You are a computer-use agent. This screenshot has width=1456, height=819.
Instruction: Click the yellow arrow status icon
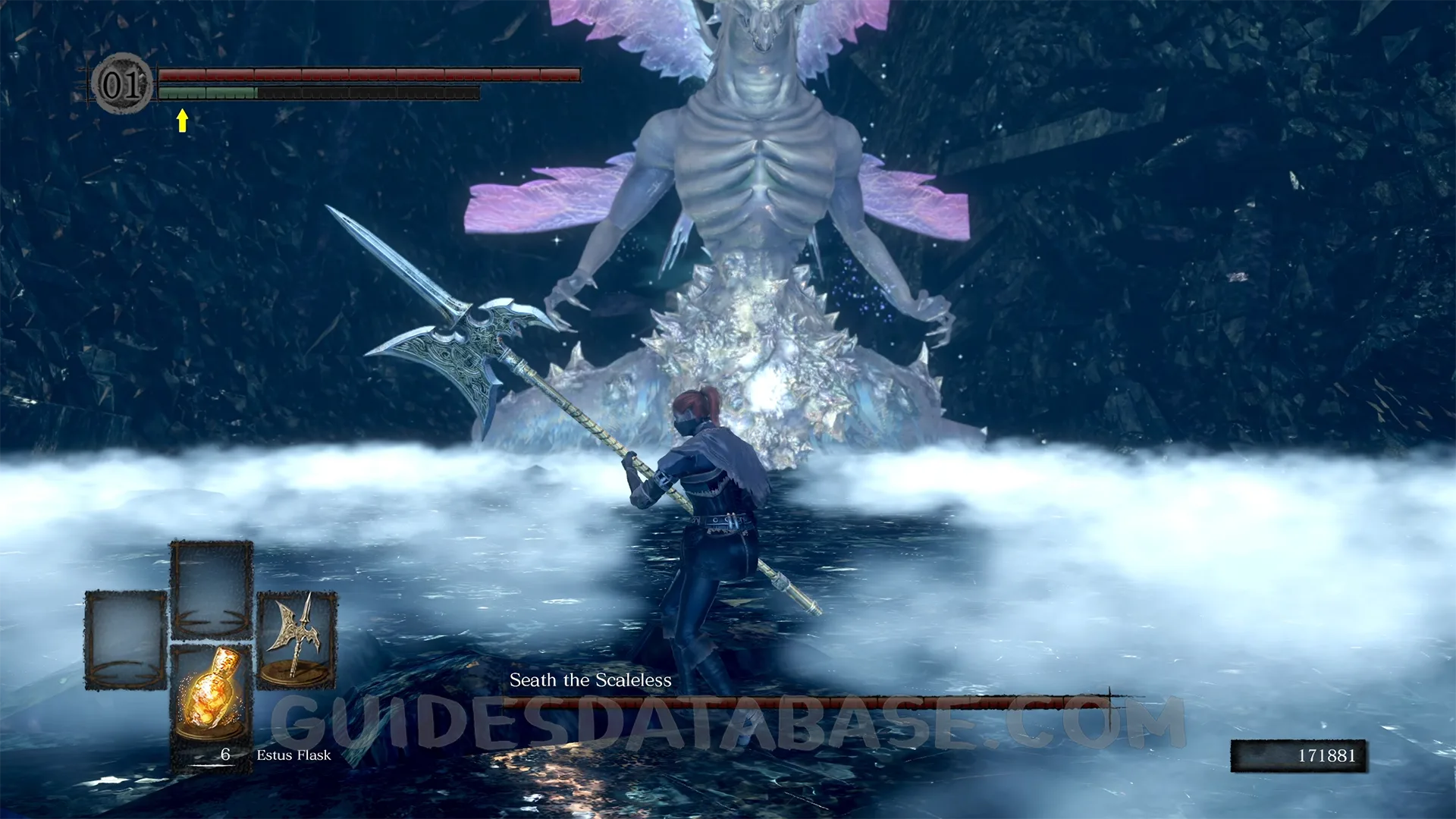(x=182, y=121)
